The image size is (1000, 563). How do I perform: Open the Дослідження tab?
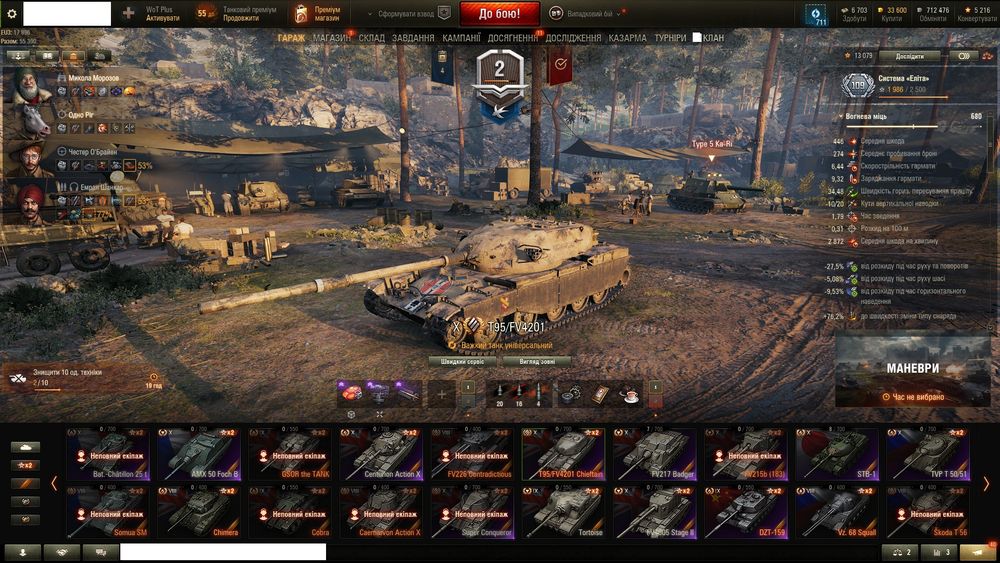(573, 38)
